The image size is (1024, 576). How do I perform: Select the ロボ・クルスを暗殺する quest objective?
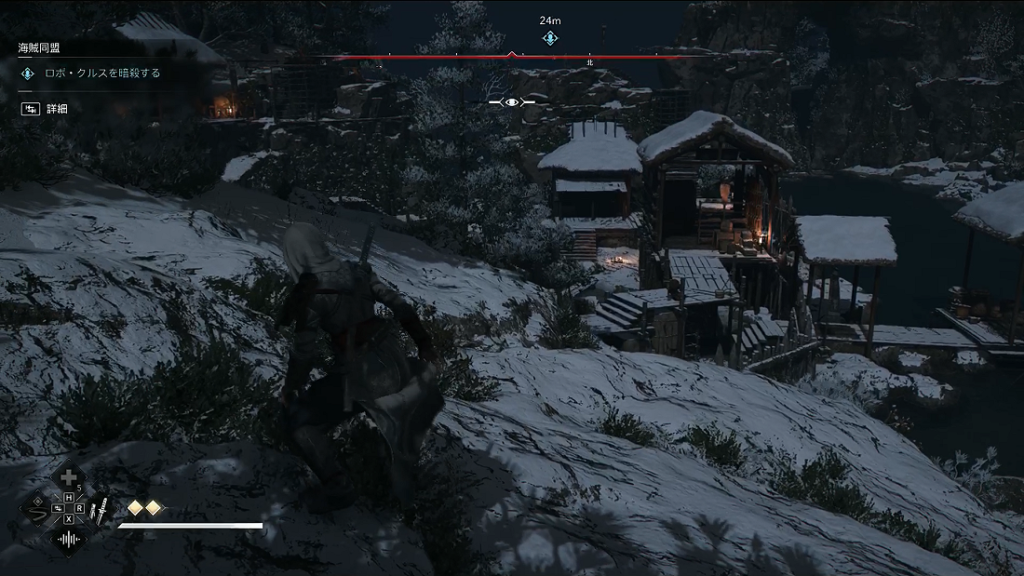tap(102, 73)
